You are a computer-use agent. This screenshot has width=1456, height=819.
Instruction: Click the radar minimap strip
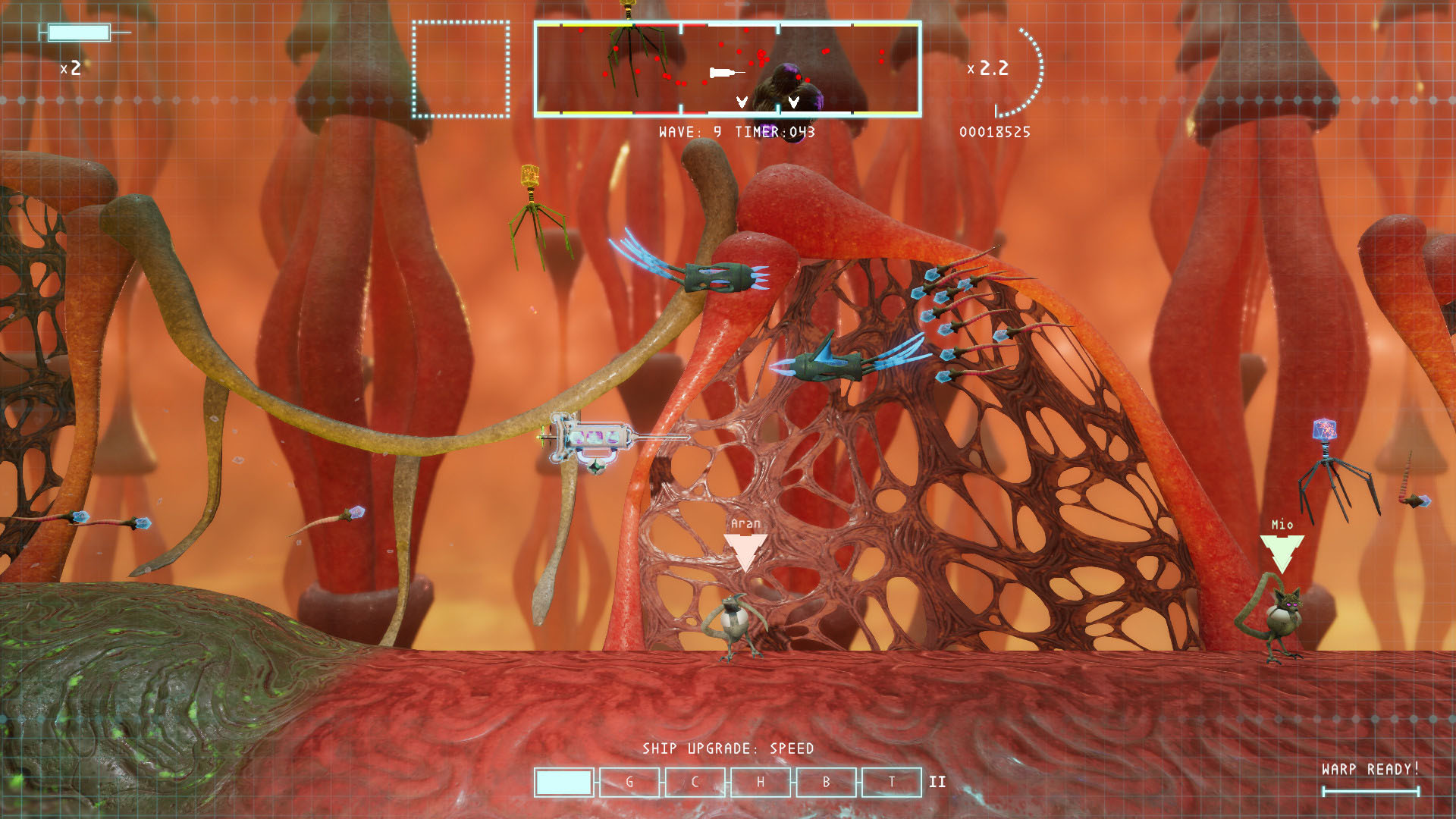click(728, 69)
